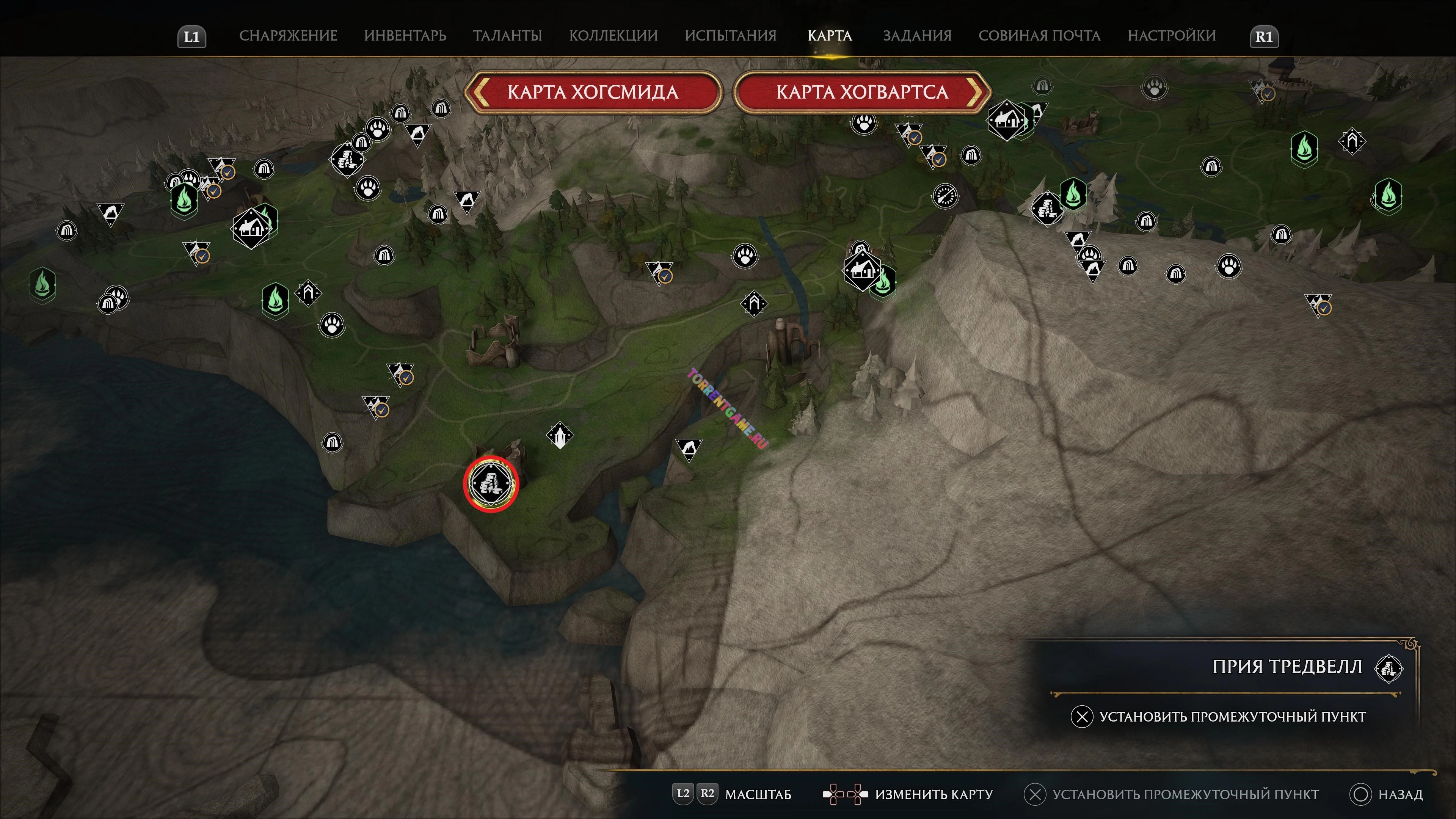
Task: Select the КАРТА tab
Action: point(829,36)
